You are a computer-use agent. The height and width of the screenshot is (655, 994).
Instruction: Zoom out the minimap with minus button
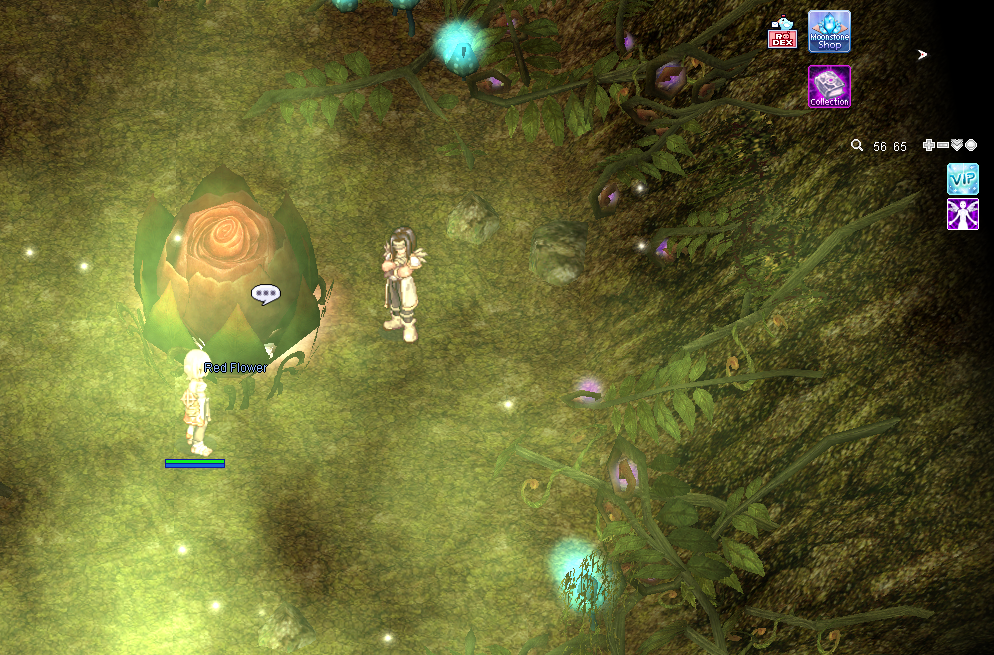[x=943, y=145]
